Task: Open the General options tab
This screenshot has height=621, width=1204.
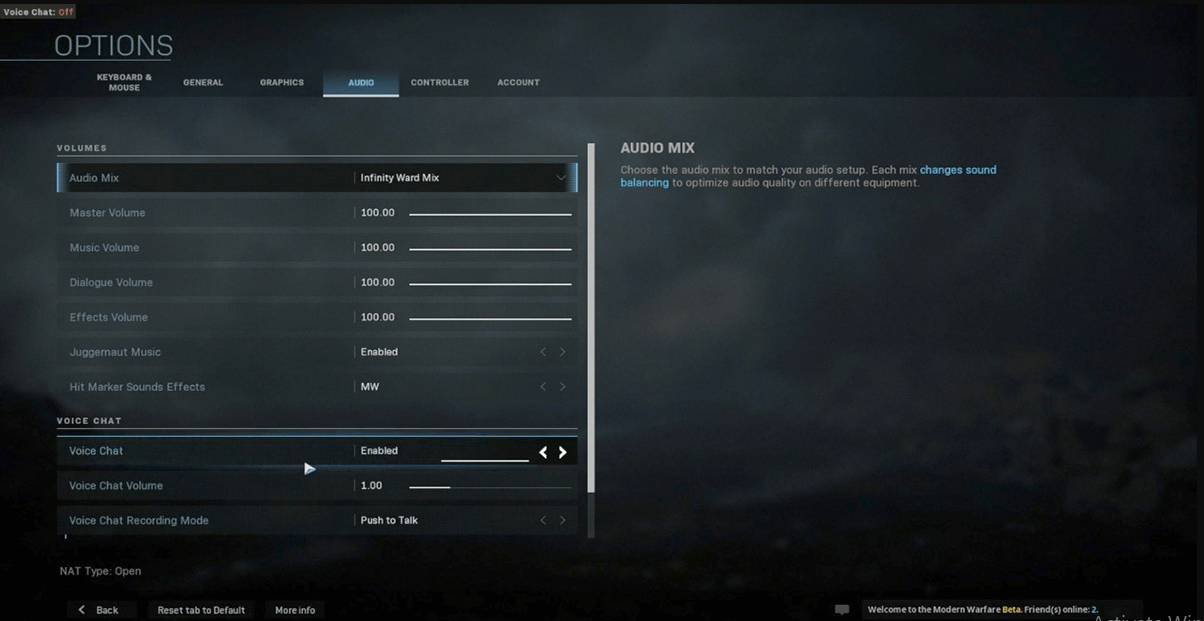Action: tap(203, 82)
